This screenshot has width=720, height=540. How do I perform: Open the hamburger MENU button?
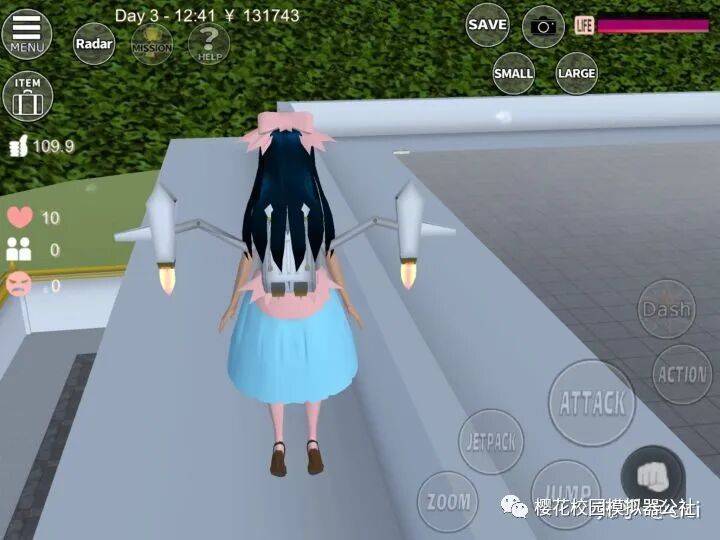pos(27,34)
